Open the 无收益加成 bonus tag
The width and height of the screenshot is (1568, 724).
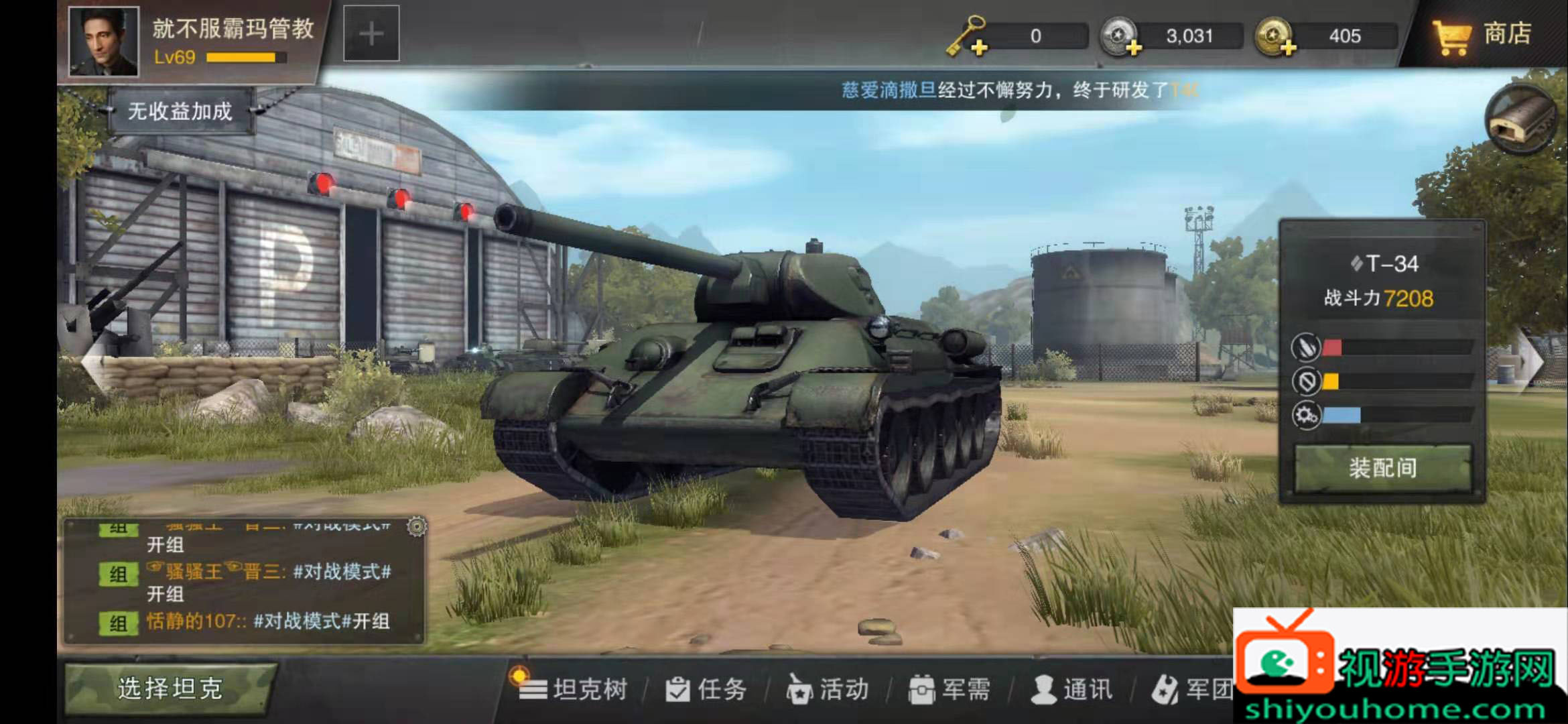[x=180, y=111]
